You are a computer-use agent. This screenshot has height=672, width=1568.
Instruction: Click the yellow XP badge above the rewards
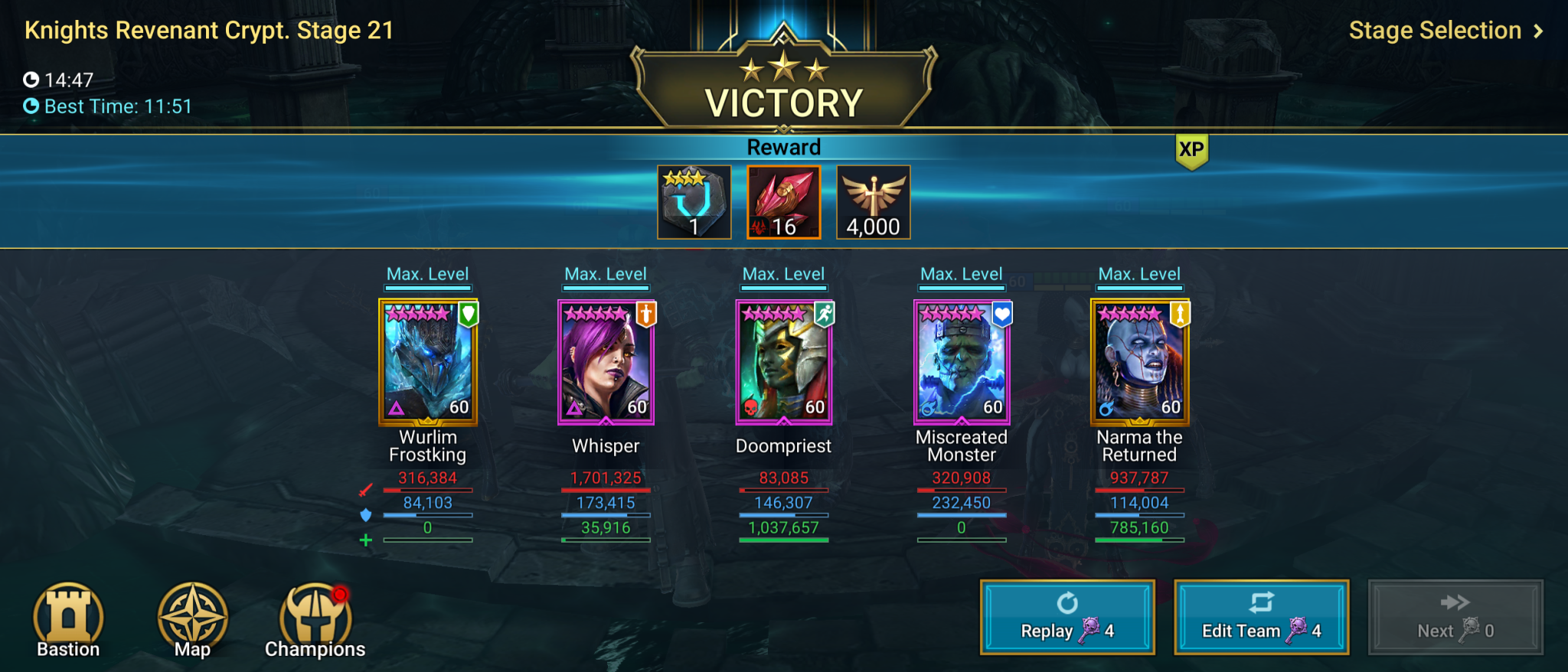click(1192, 150)
